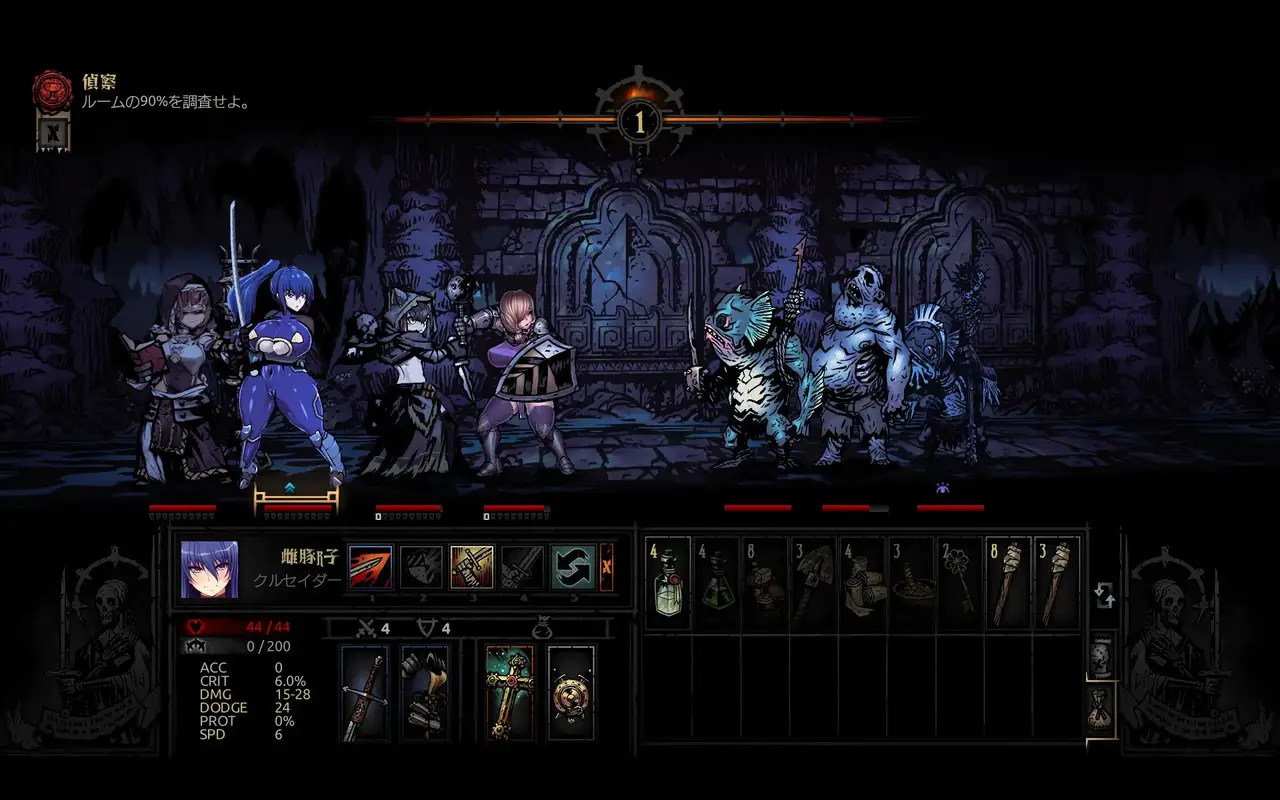Use the swap position arrows skill
The image size is (1280, 800).
click(x=573, y=567)
